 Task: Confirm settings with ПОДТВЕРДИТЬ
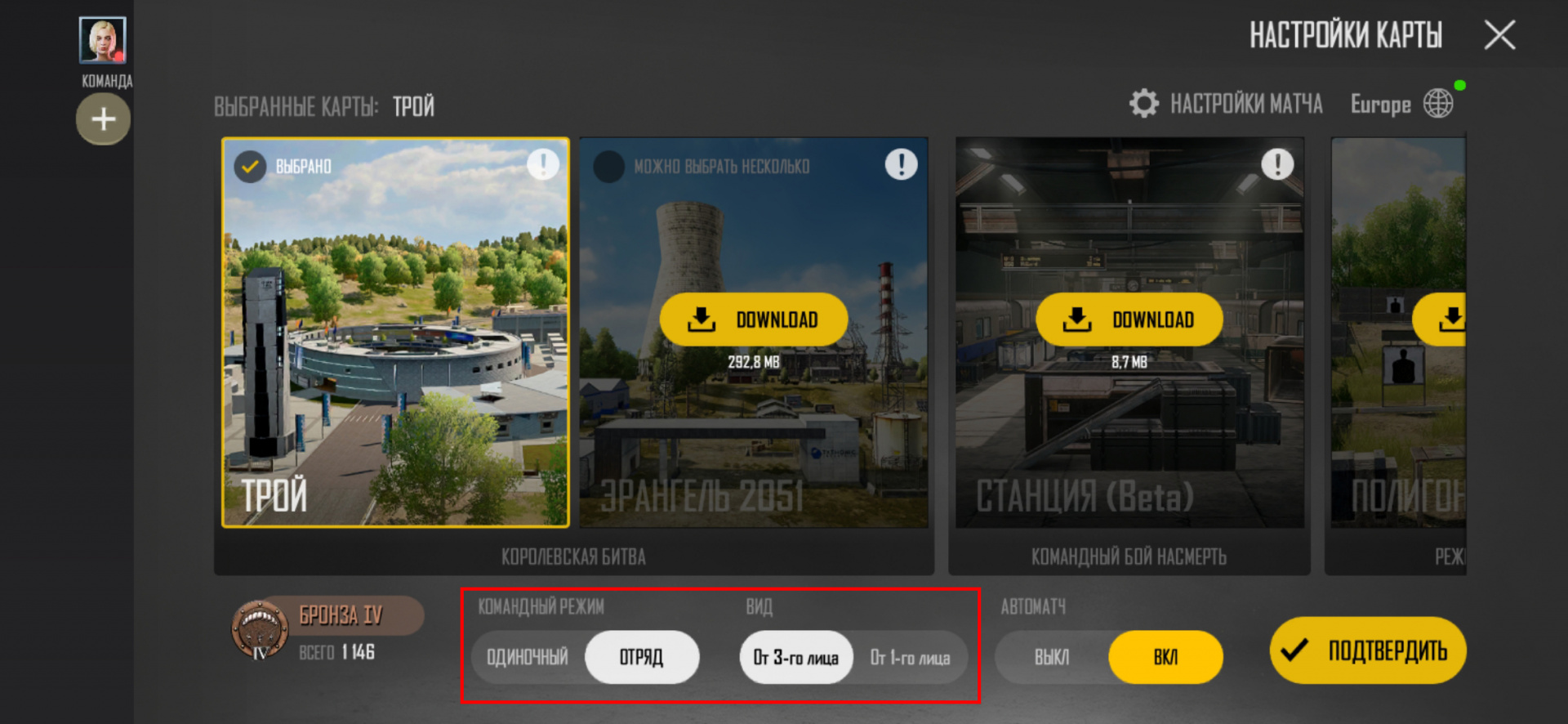(1366, 651)
